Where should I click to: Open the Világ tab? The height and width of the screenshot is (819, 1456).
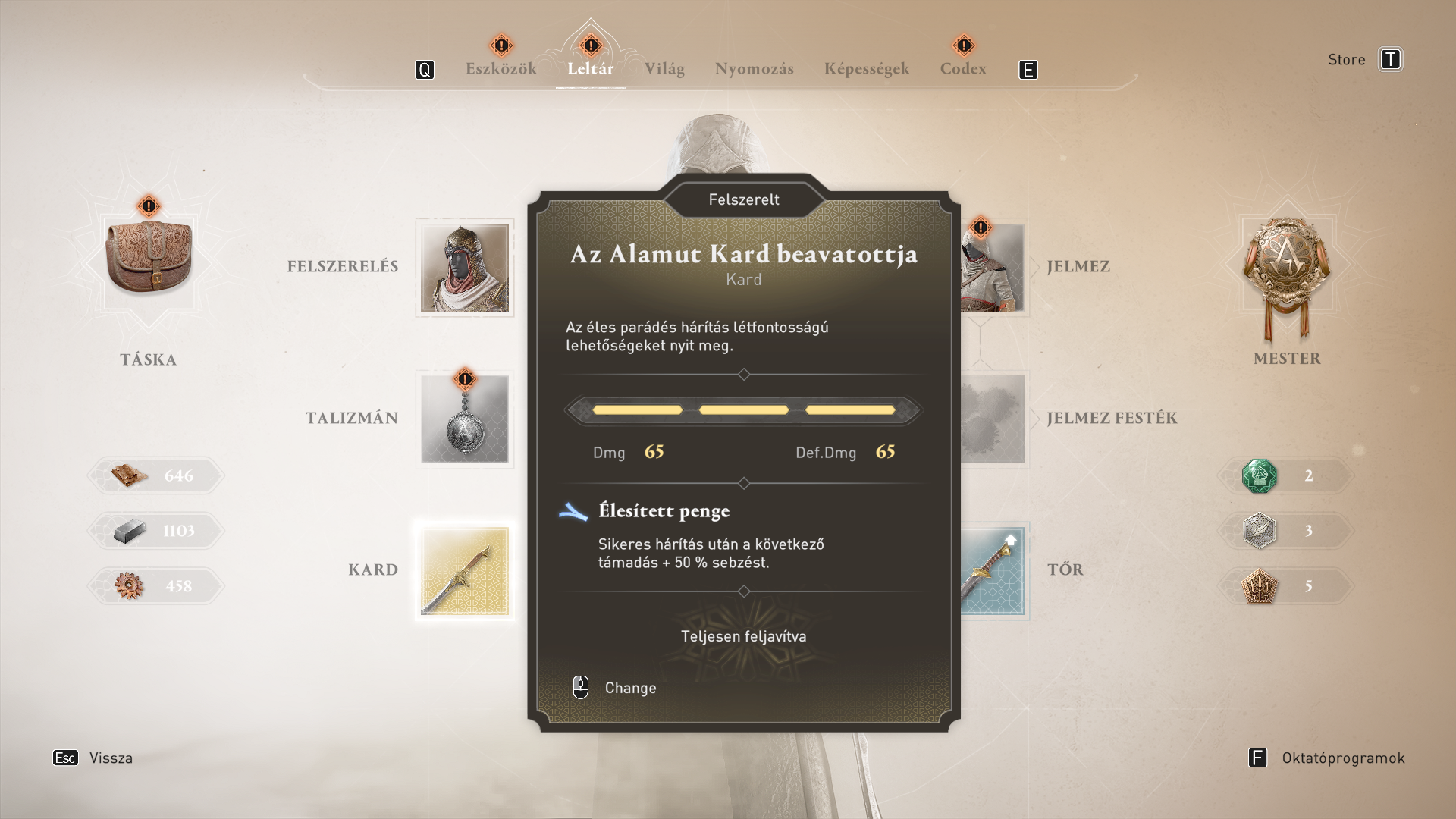click(x=664, y=69)
